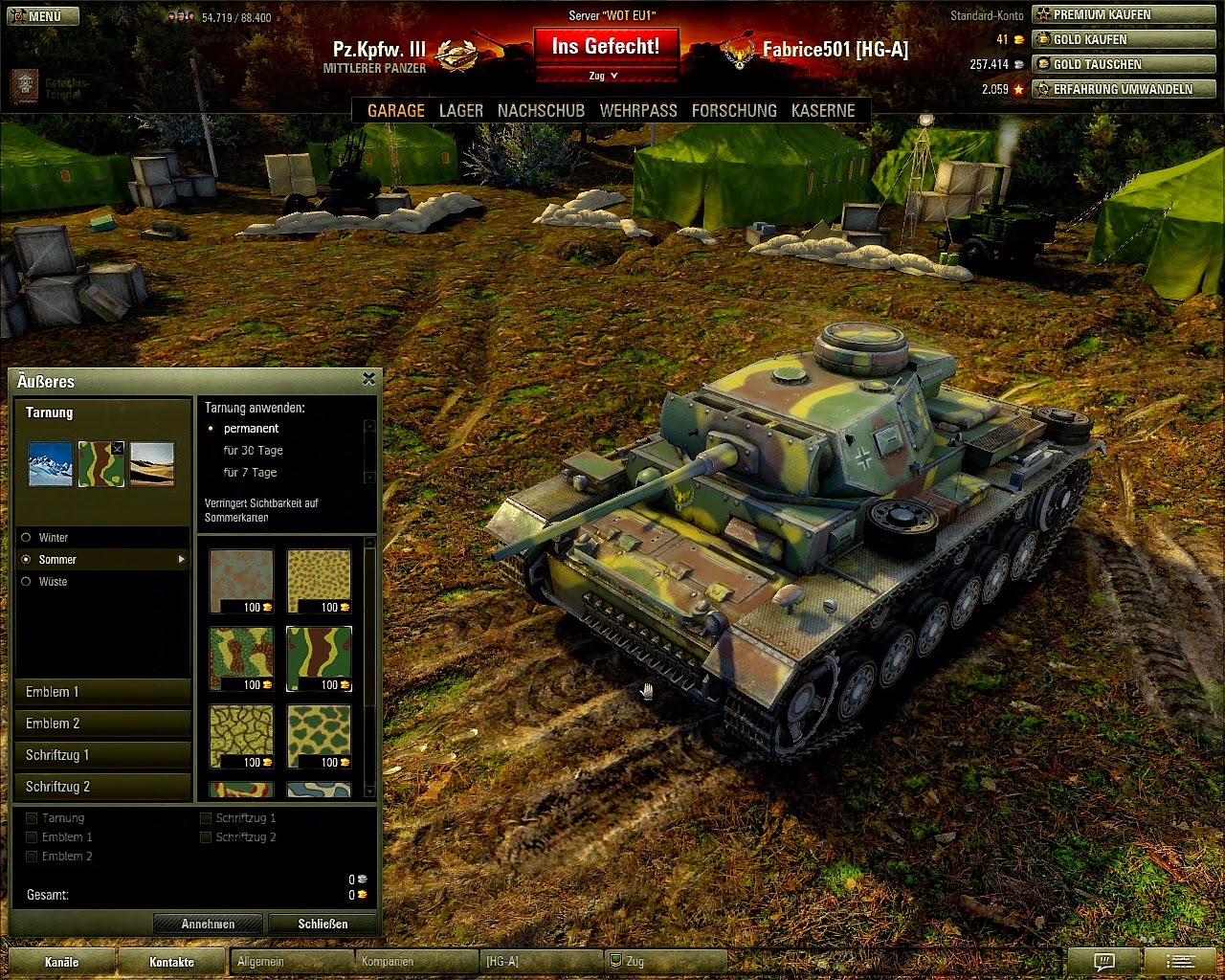
Task: Enable the Tarnung checkbox
Action: [32, 817]
